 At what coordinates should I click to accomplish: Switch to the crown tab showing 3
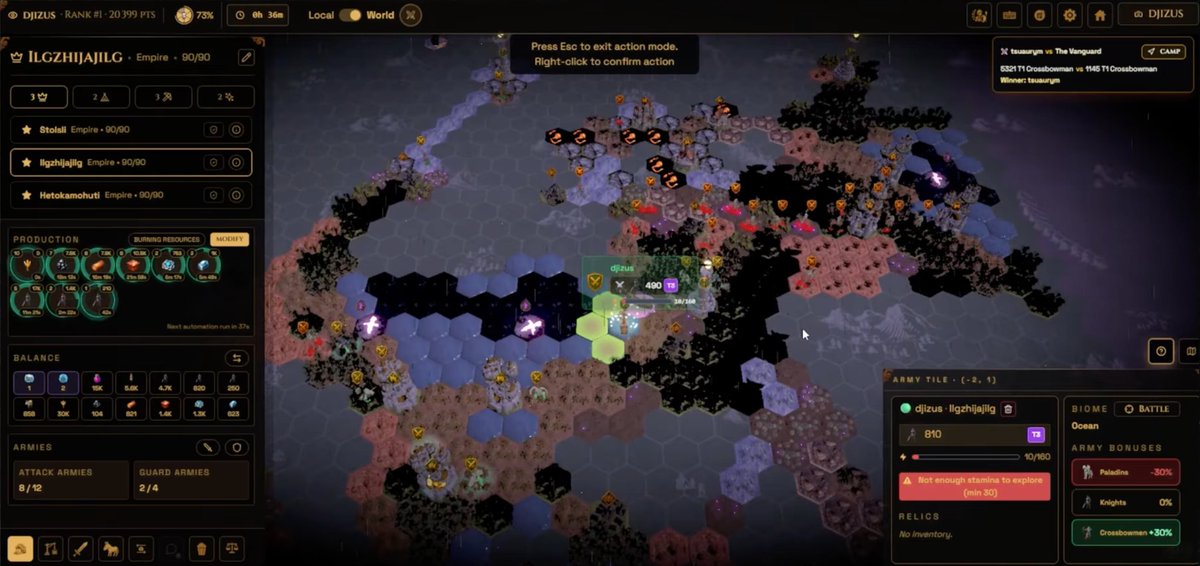(x=38, y=97)
